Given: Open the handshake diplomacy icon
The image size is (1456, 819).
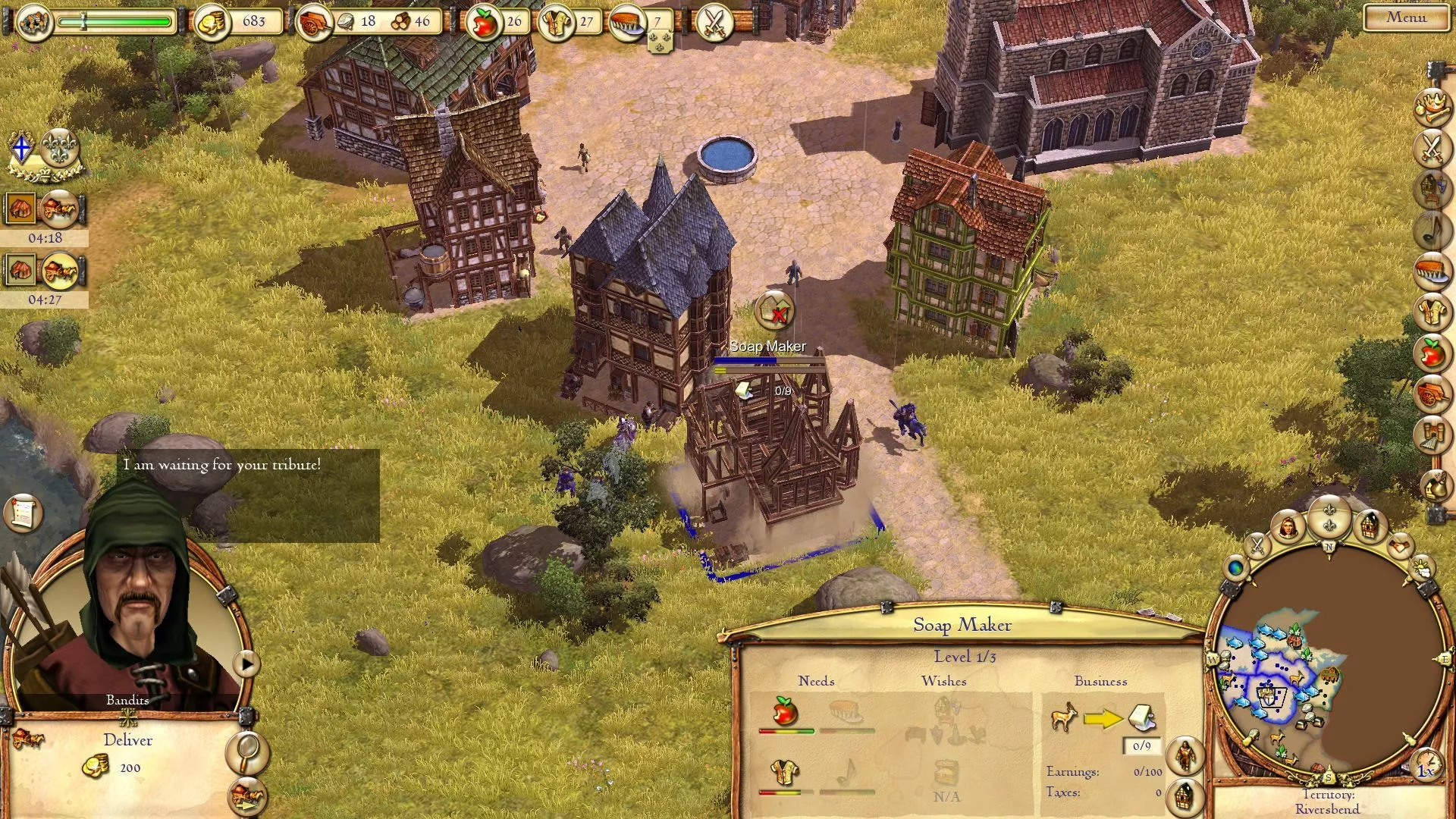Looking at the screenshot, I should tap(1400, 544).
